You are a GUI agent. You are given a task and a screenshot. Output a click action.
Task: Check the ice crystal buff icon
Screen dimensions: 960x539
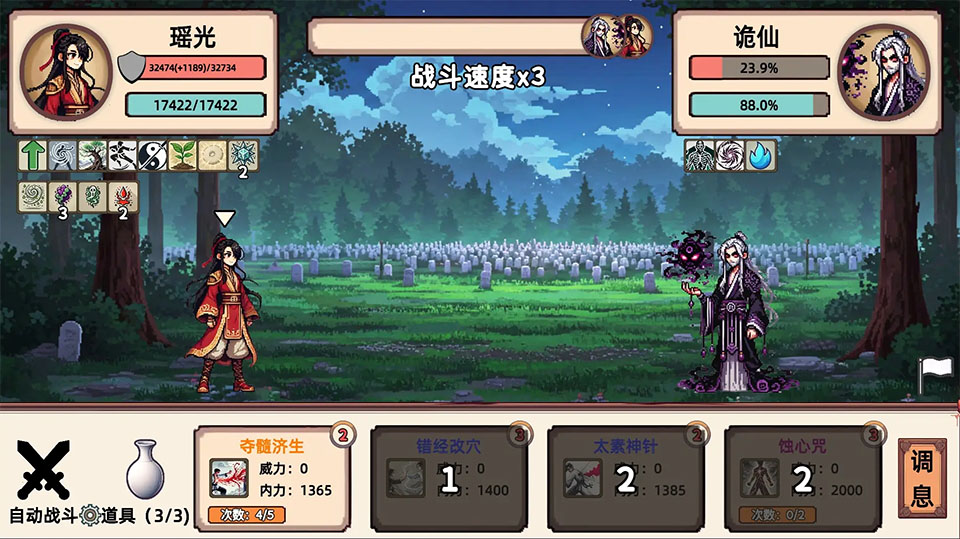tap(243, 155)
